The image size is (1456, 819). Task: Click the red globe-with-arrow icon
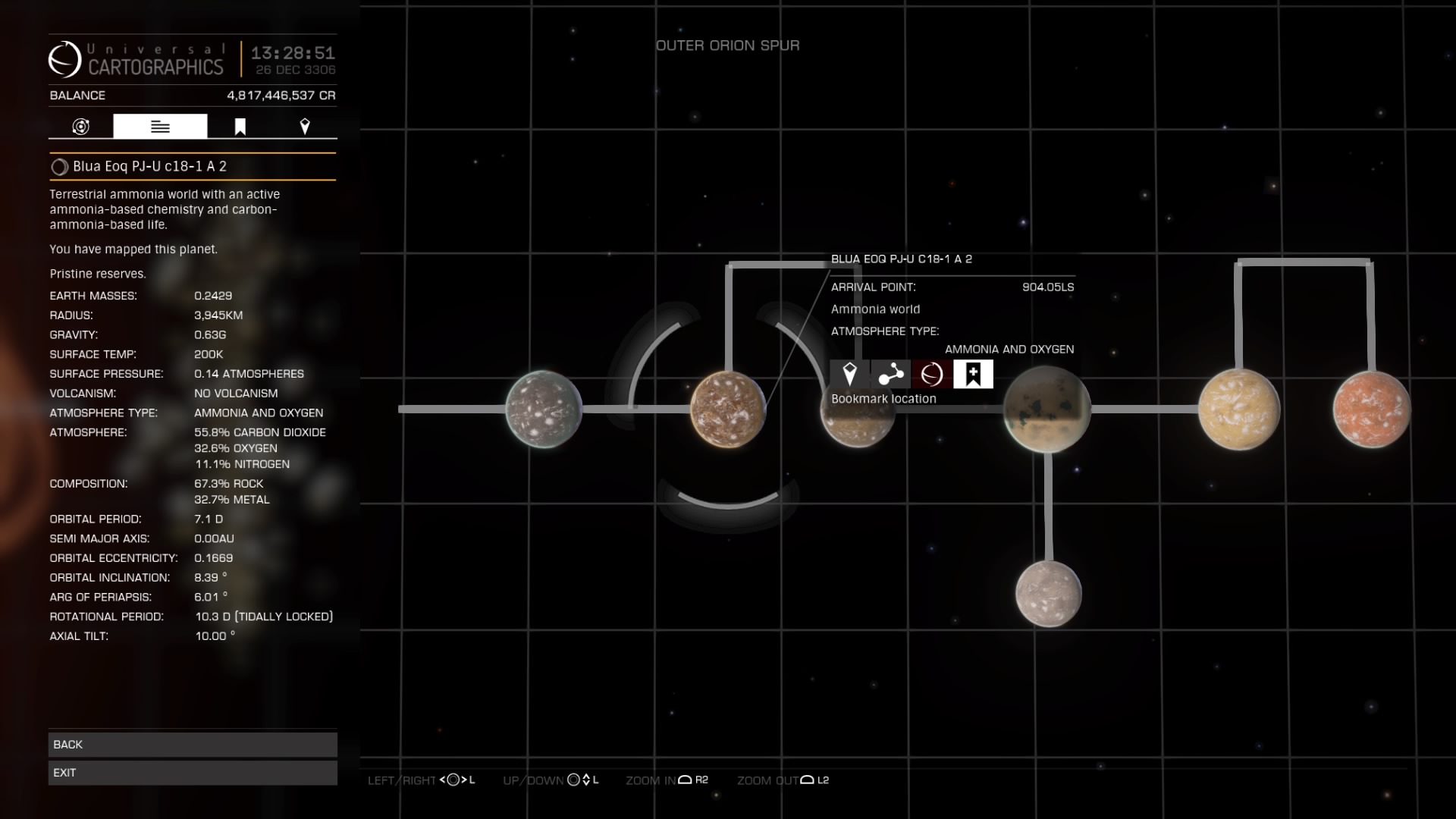(x=932, y=374)
